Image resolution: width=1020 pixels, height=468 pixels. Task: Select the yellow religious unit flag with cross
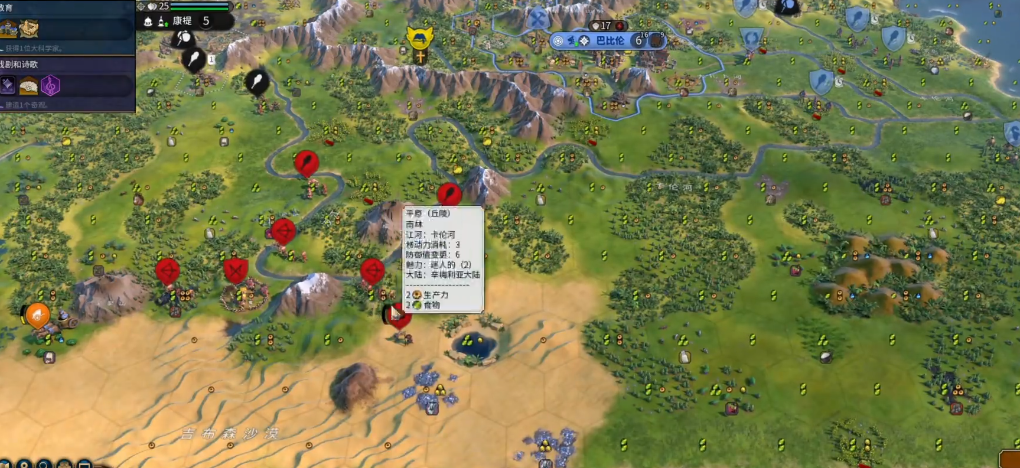pos(419,39)
